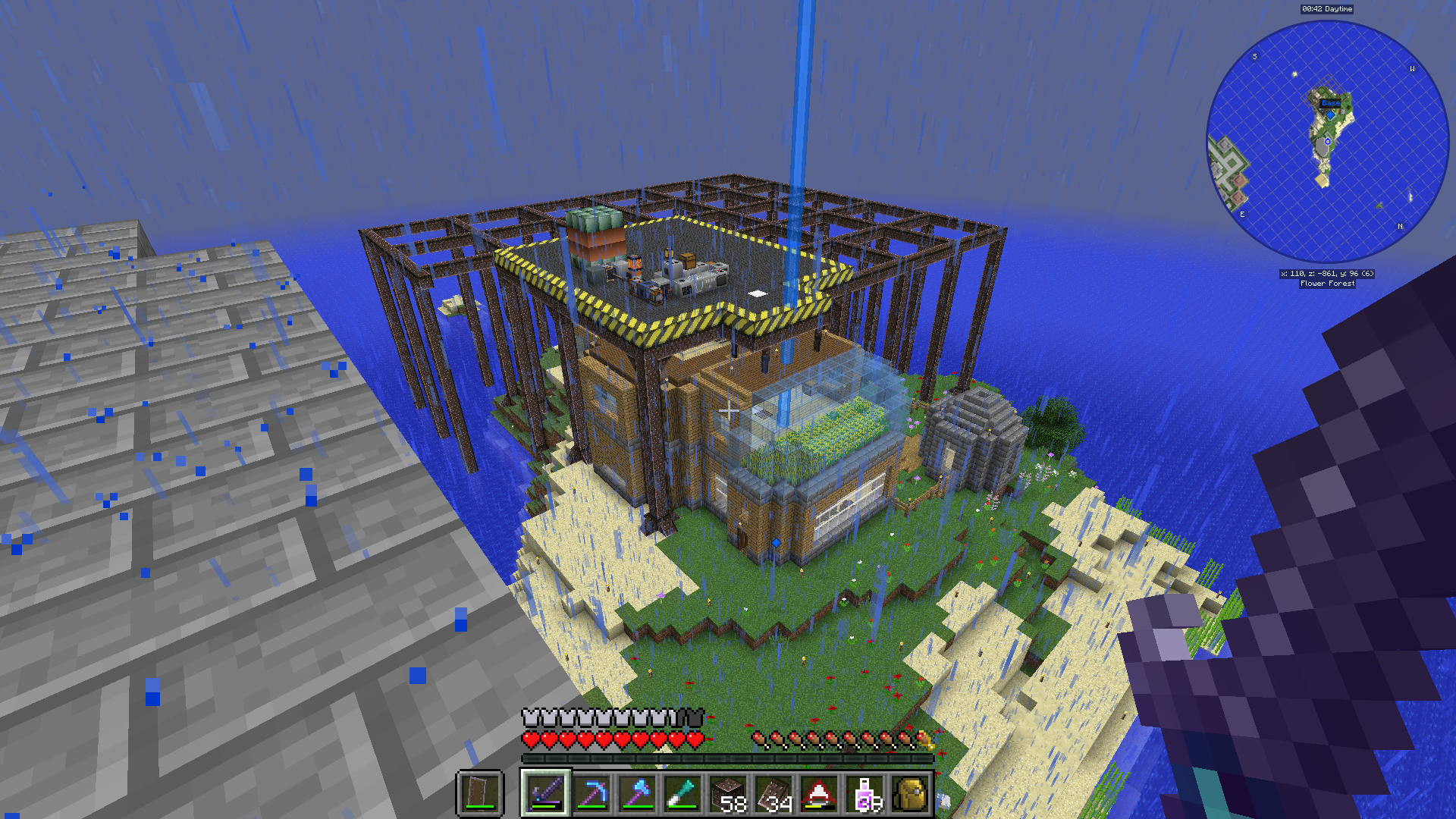This screenshot has width=1456, height=819.
Task: Select the slab stack of 34
Action: (774, 793)
